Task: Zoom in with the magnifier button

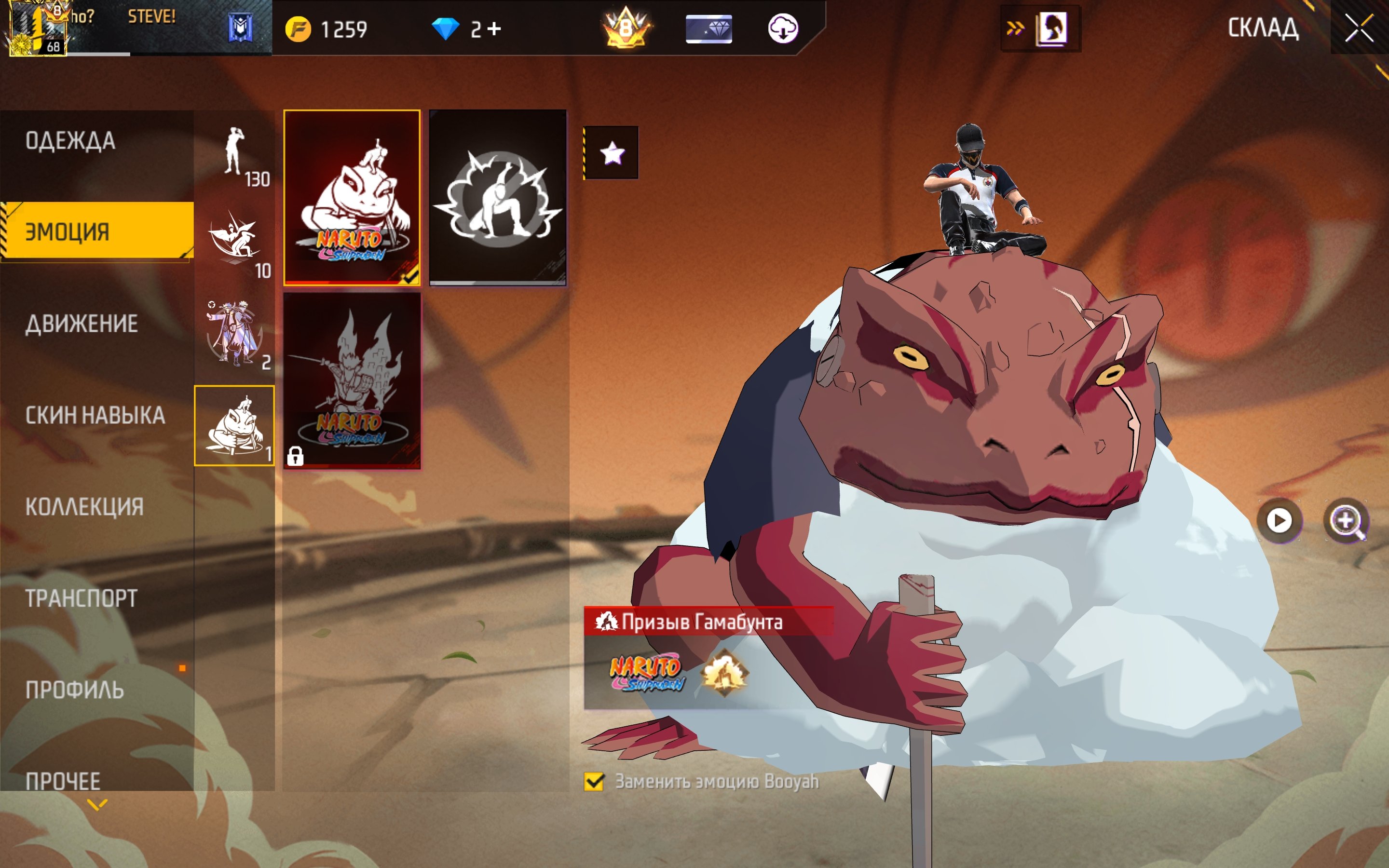Action: coord(1346,521)
